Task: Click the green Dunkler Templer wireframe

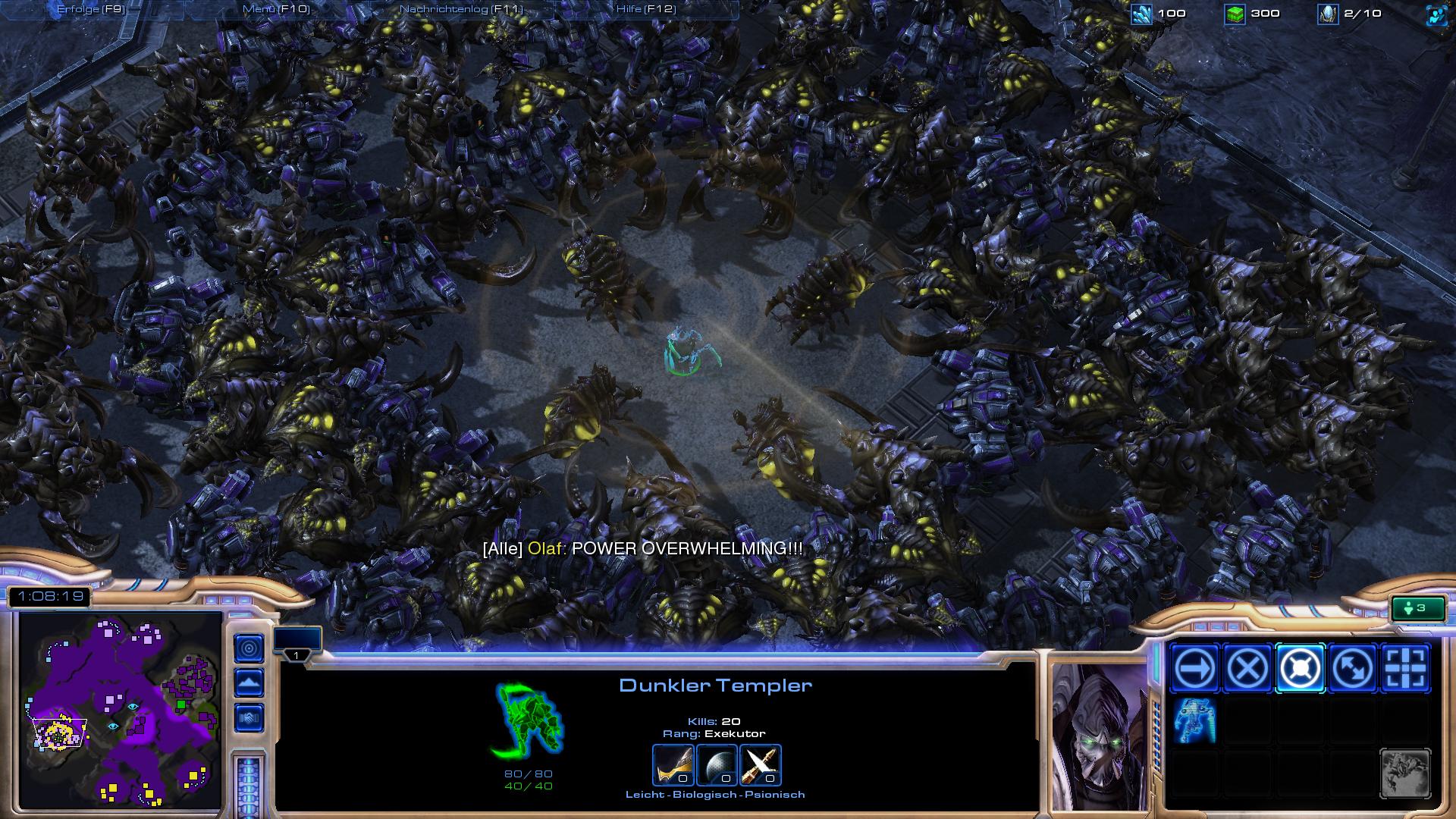Action: 528,720
